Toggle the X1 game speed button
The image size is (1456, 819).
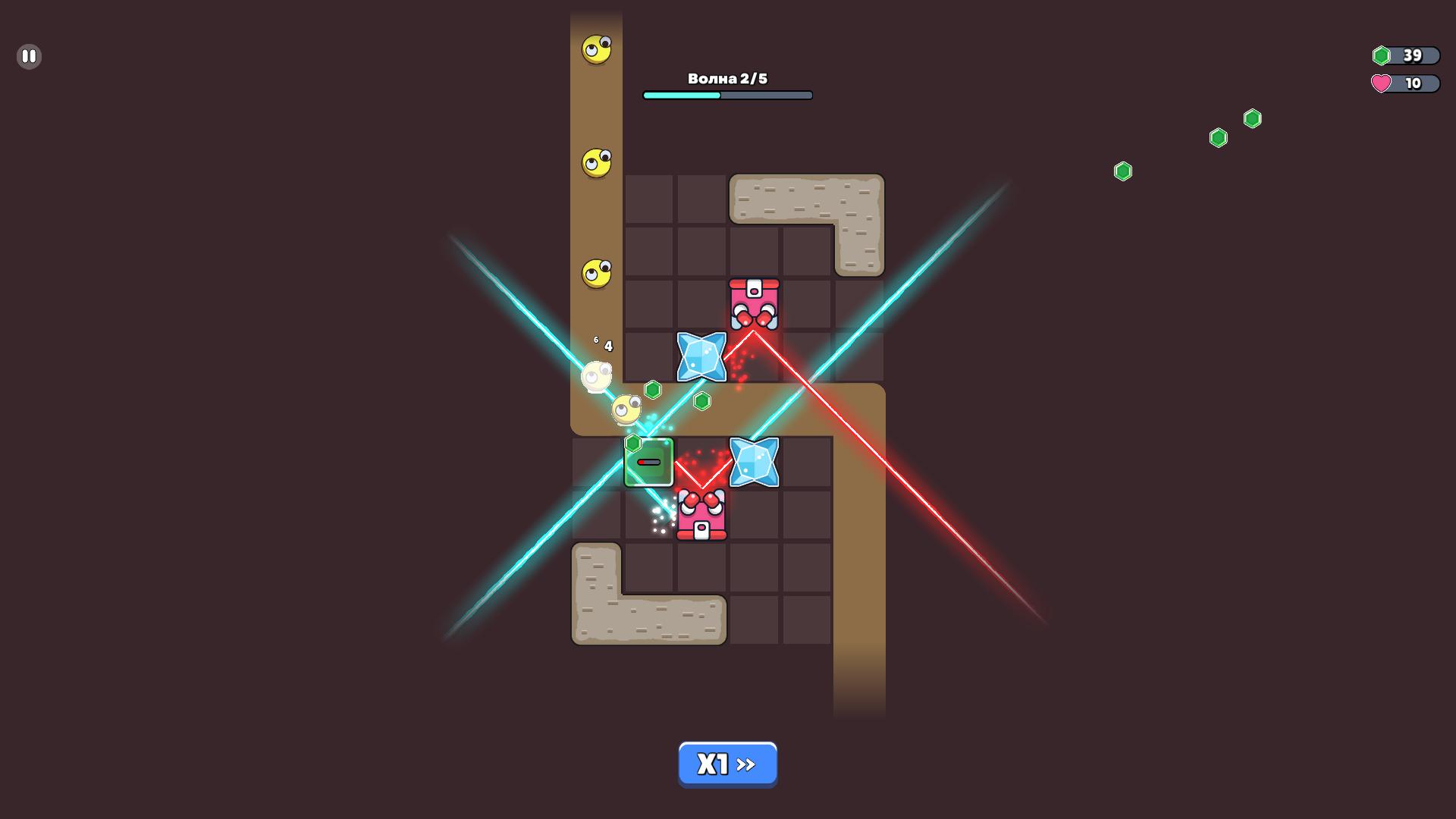pos(727,764)
